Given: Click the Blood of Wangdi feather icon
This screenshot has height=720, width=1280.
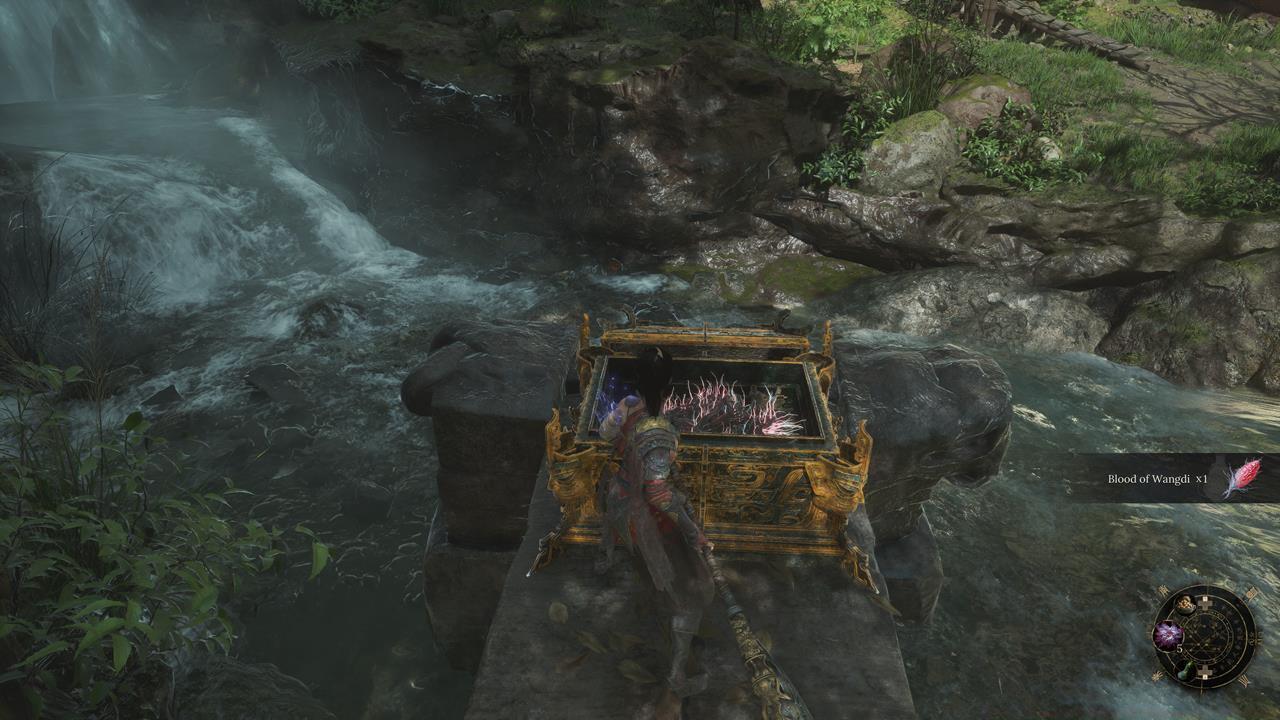Looking at the screenshot, I should tap(1245, 476).
